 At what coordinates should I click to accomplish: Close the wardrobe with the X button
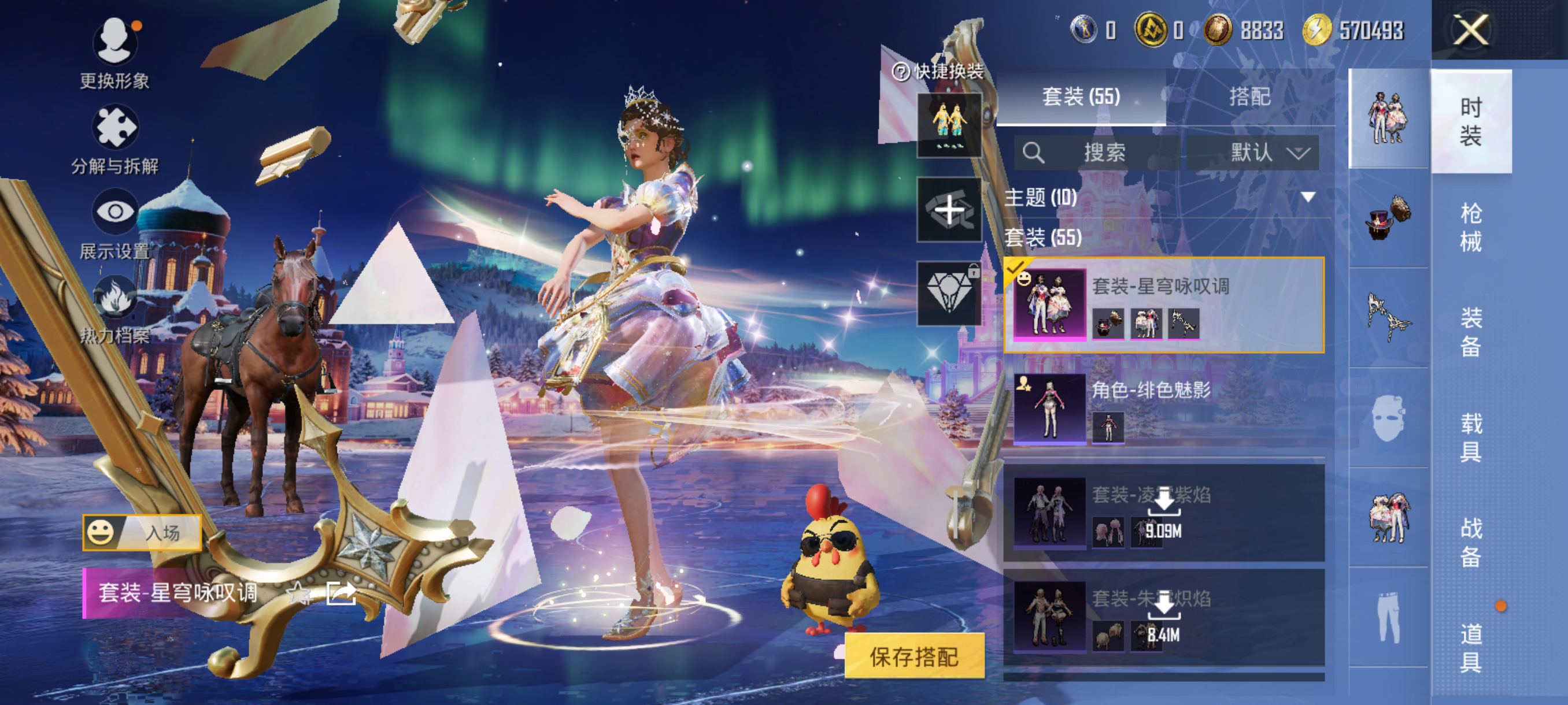[1471, 30]
